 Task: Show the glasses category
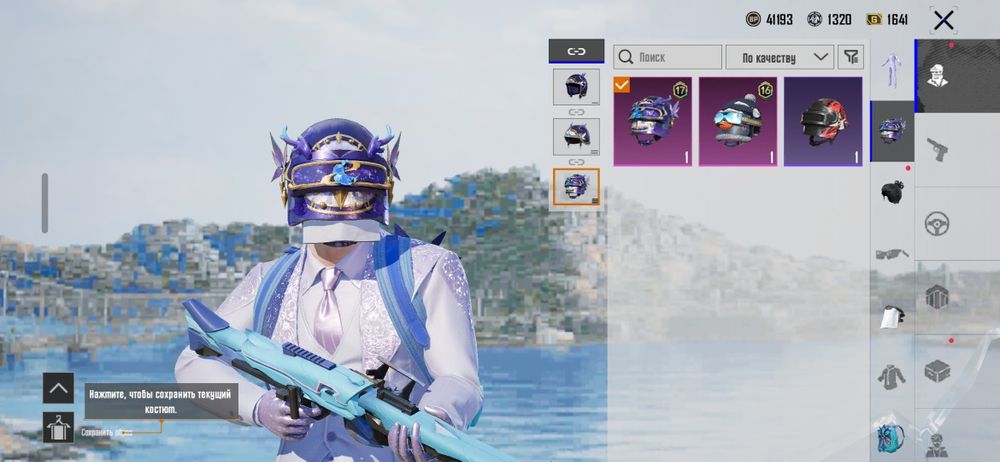[892, 253]
